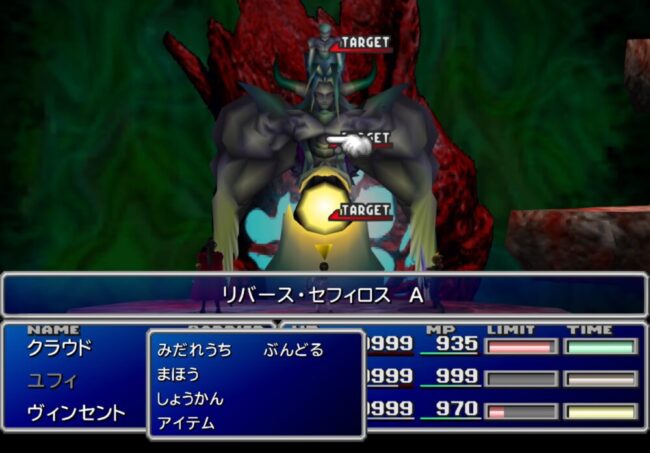
Task: Select party member クラウド
Action: point(59,348)
